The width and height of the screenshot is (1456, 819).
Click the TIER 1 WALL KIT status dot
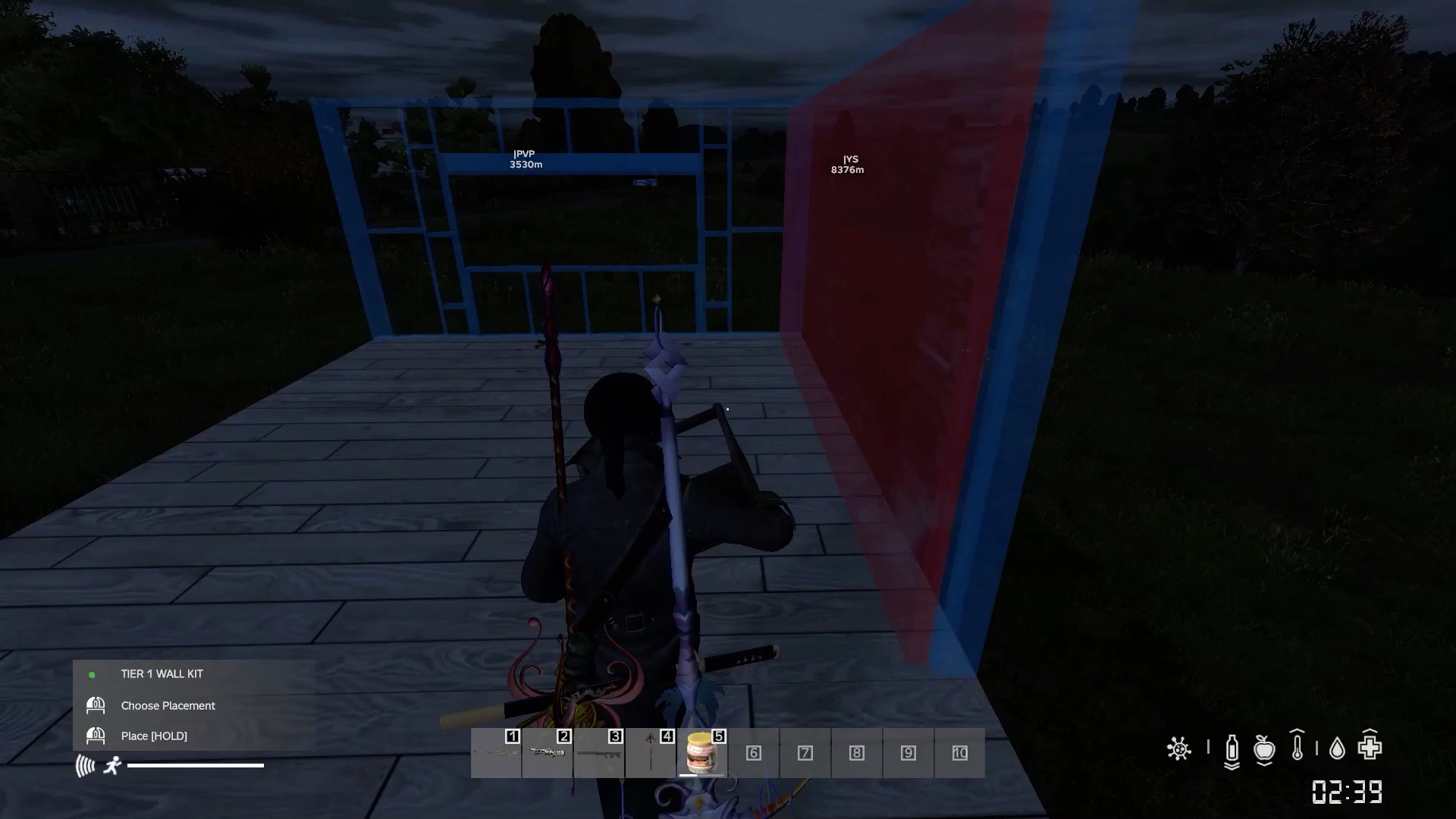[93, 673]
